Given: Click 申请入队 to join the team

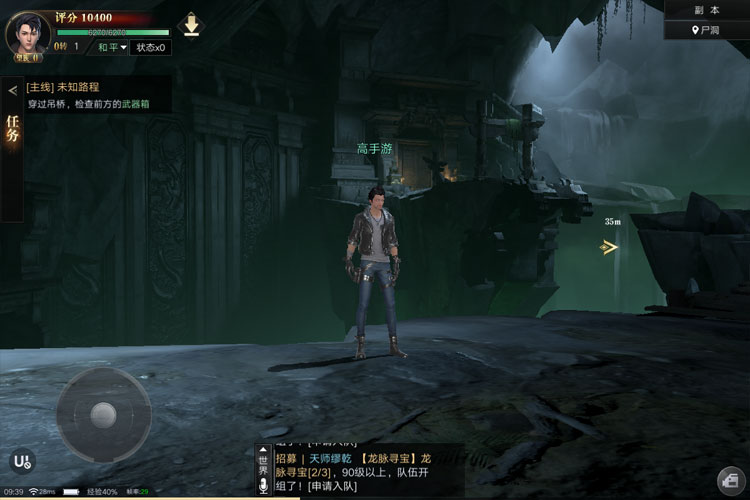Looking at the screenshot, I should coord(336,486).
